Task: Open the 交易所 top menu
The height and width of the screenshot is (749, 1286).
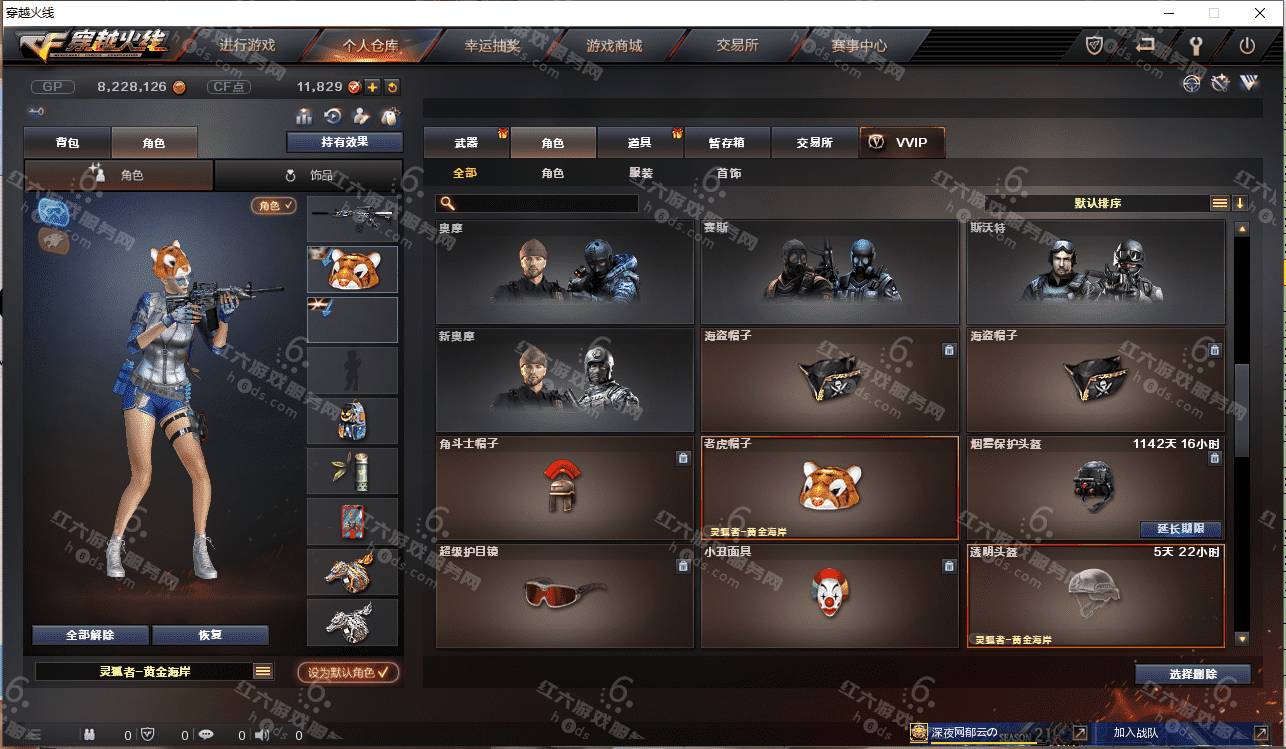Action: coord(737,46)
